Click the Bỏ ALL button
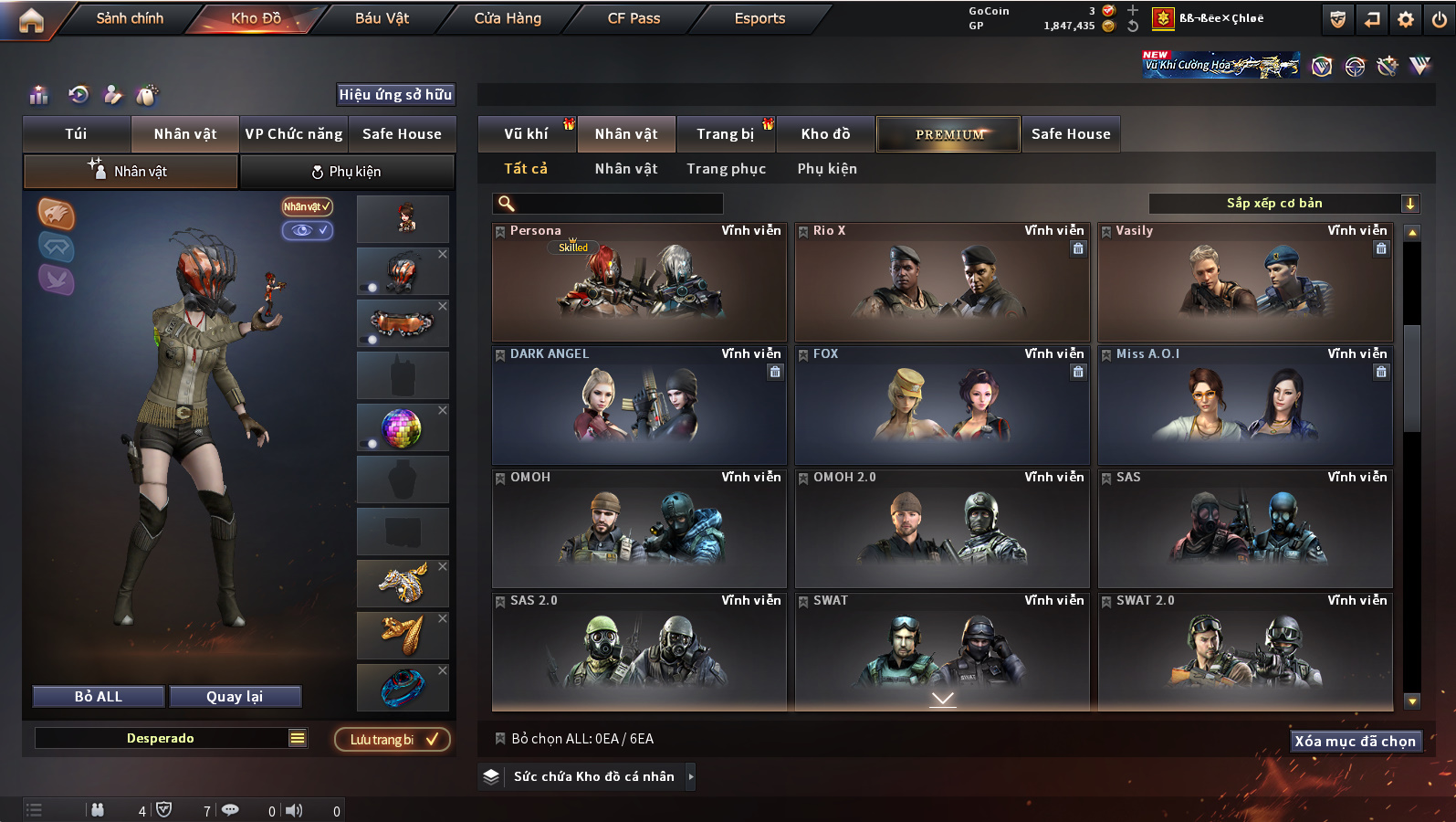 tap(99, 697)
